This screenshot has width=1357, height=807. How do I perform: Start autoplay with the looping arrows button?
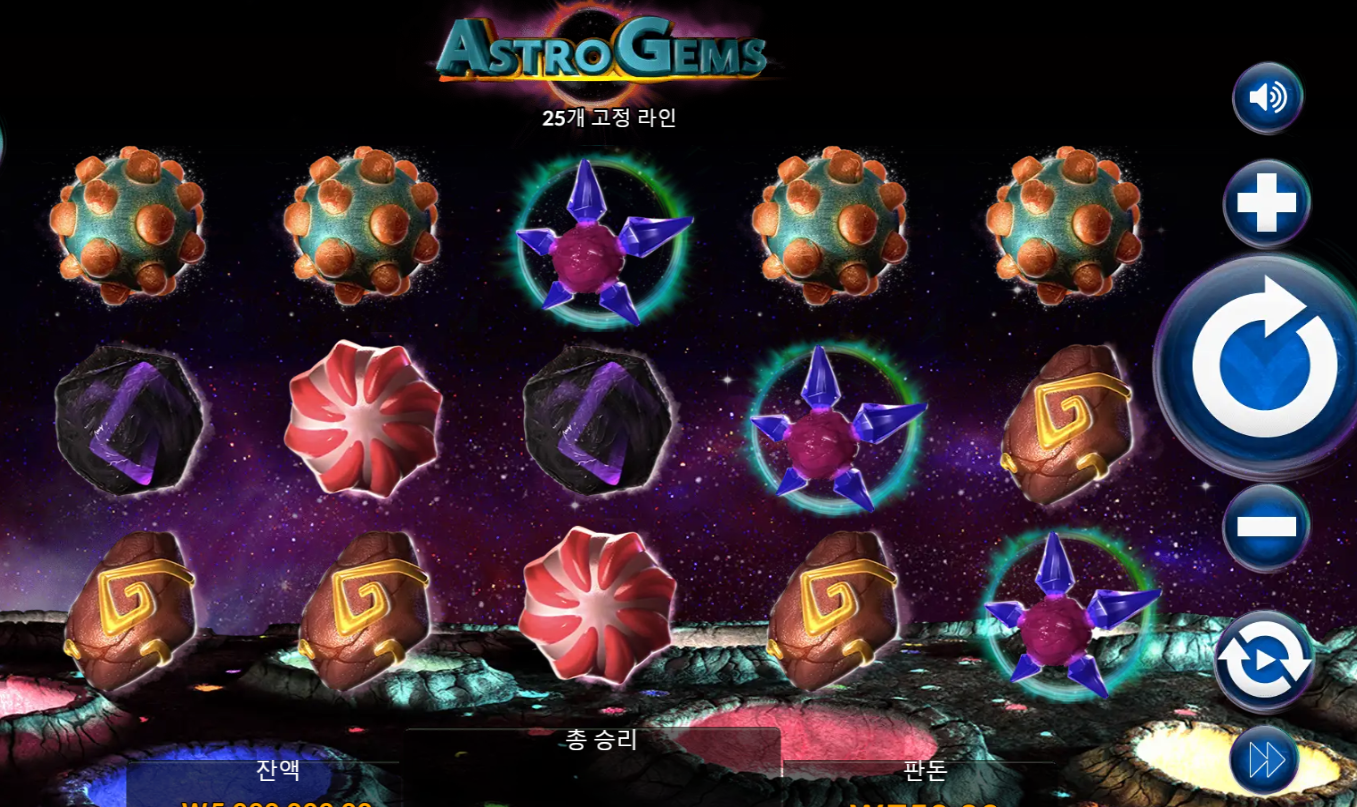(1264, 661)
